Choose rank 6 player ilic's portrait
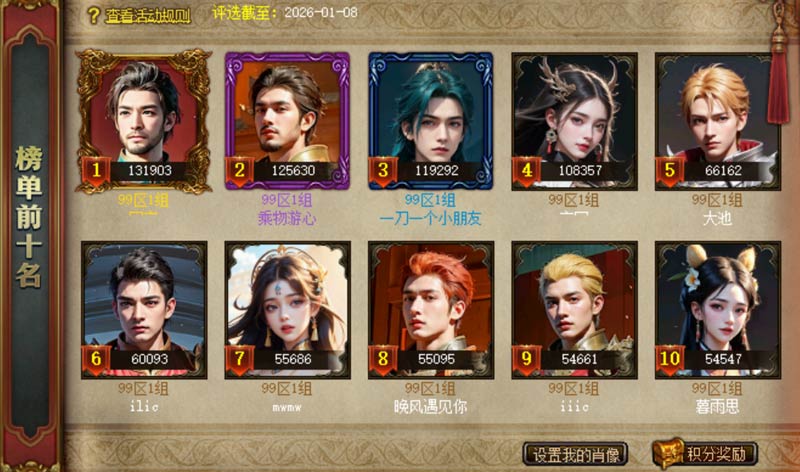 [x=144, y=307]
